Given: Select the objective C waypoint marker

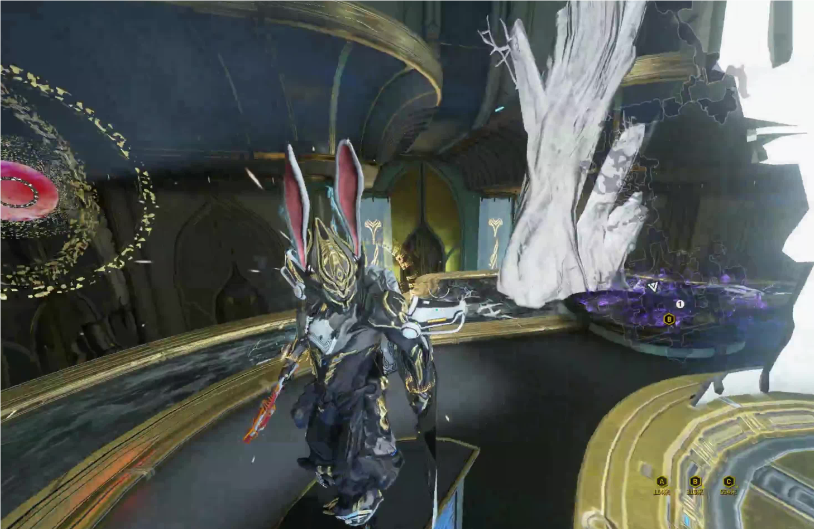Looking at the screenshot, I should [728, 481].
